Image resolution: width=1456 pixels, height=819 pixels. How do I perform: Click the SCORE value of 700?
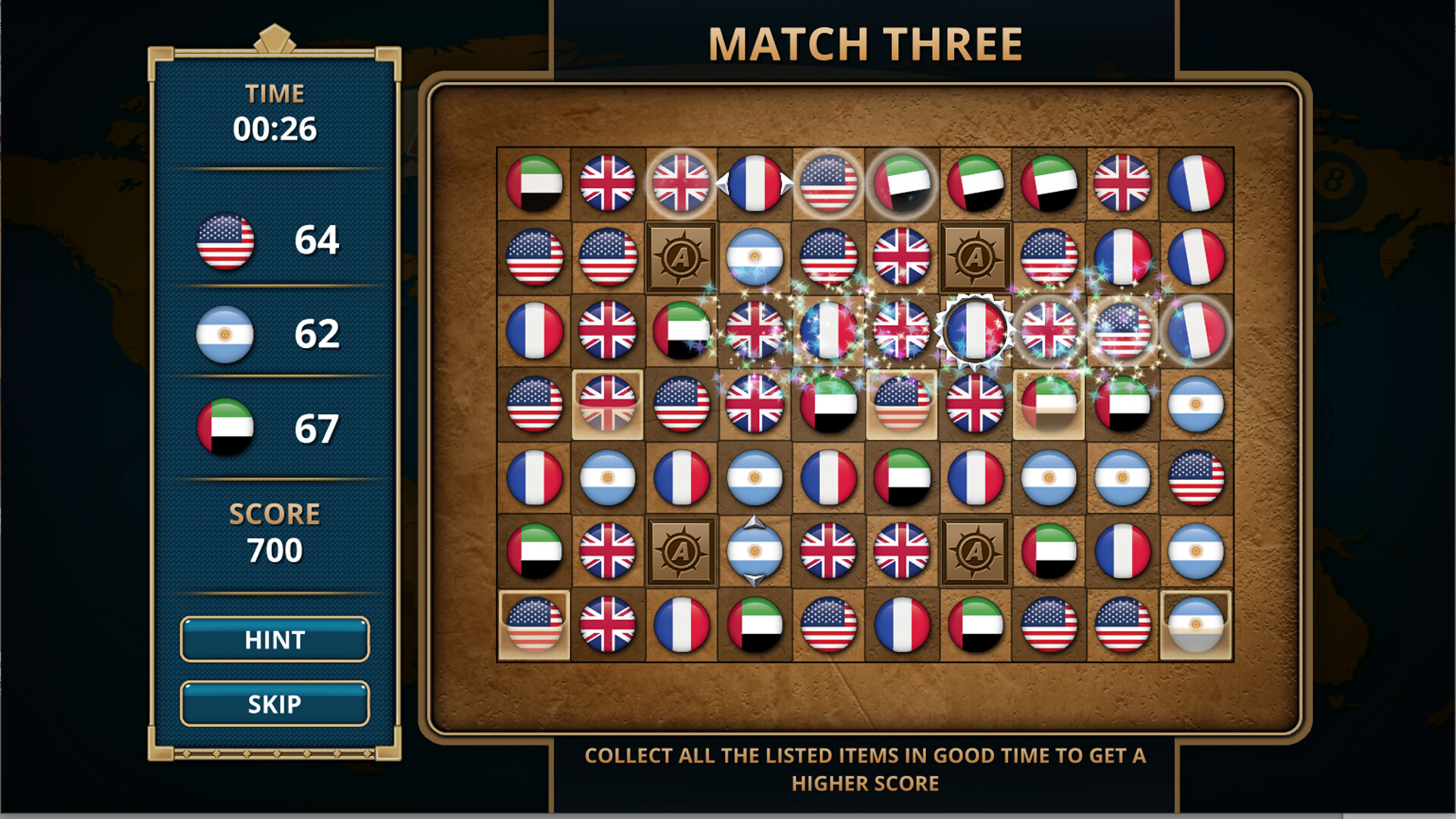click(275, 551)
